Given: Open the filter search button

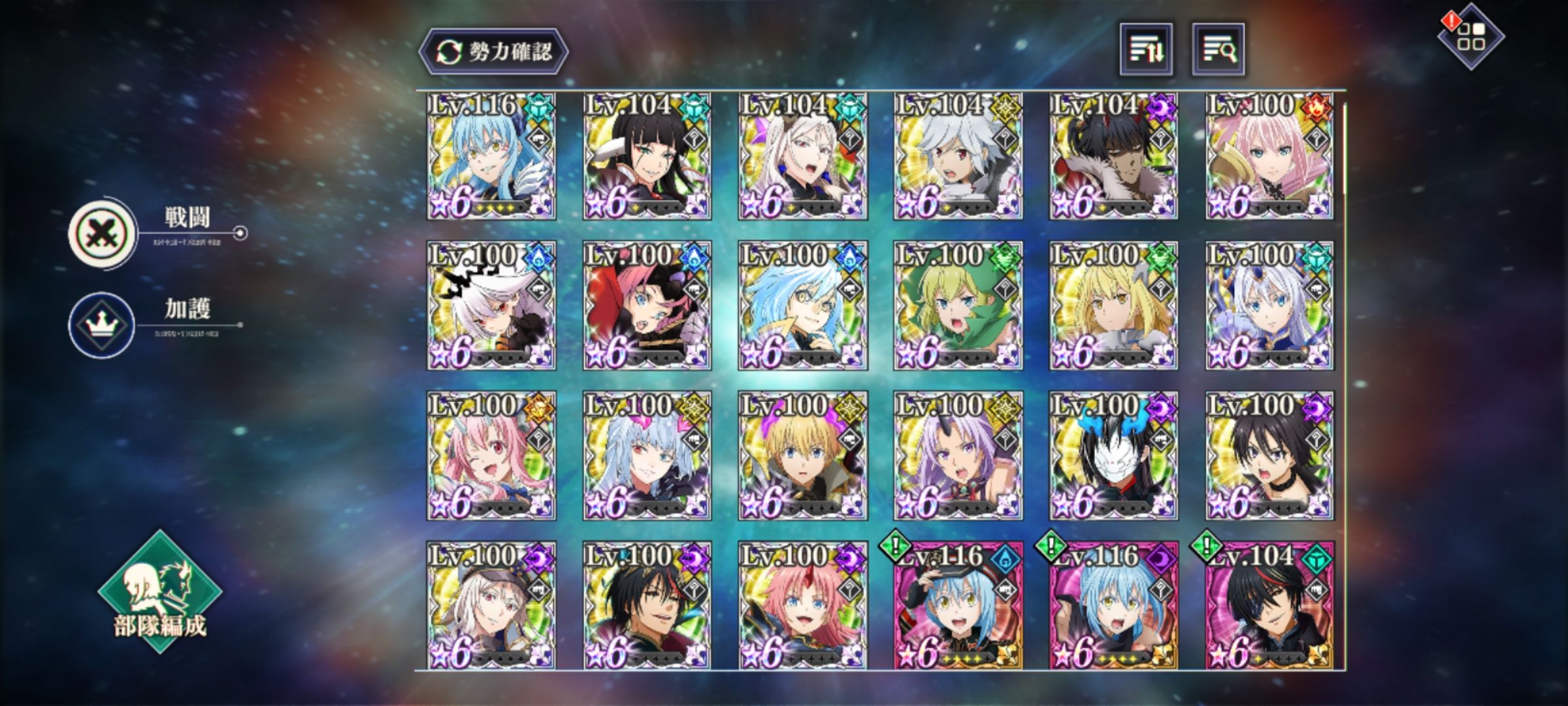Looking at the screenshot, I should [1218, 50].
